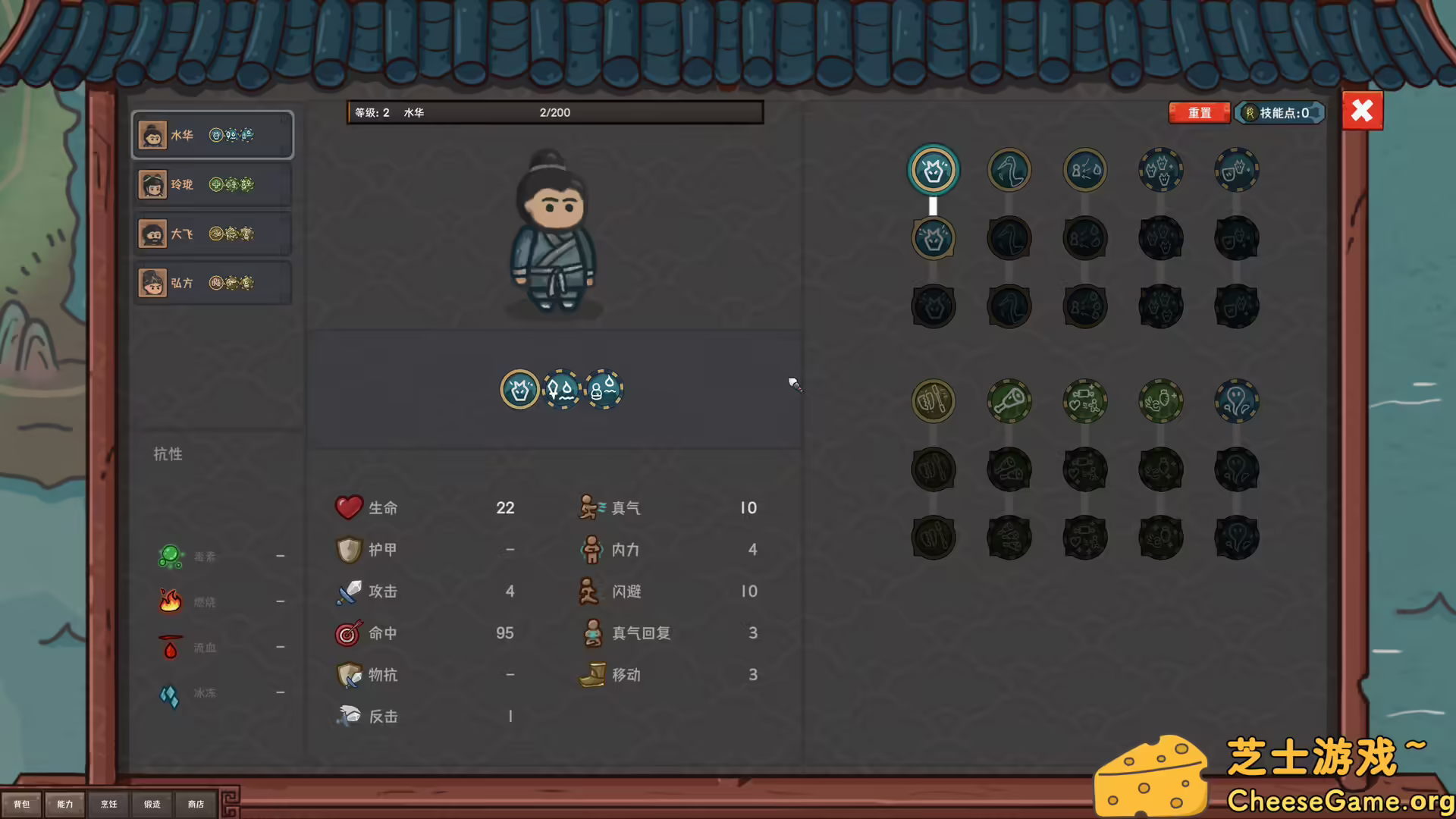Select the highlighted teal-ringed wolf head skill
1456x819 pixels.
coord(933,170)
